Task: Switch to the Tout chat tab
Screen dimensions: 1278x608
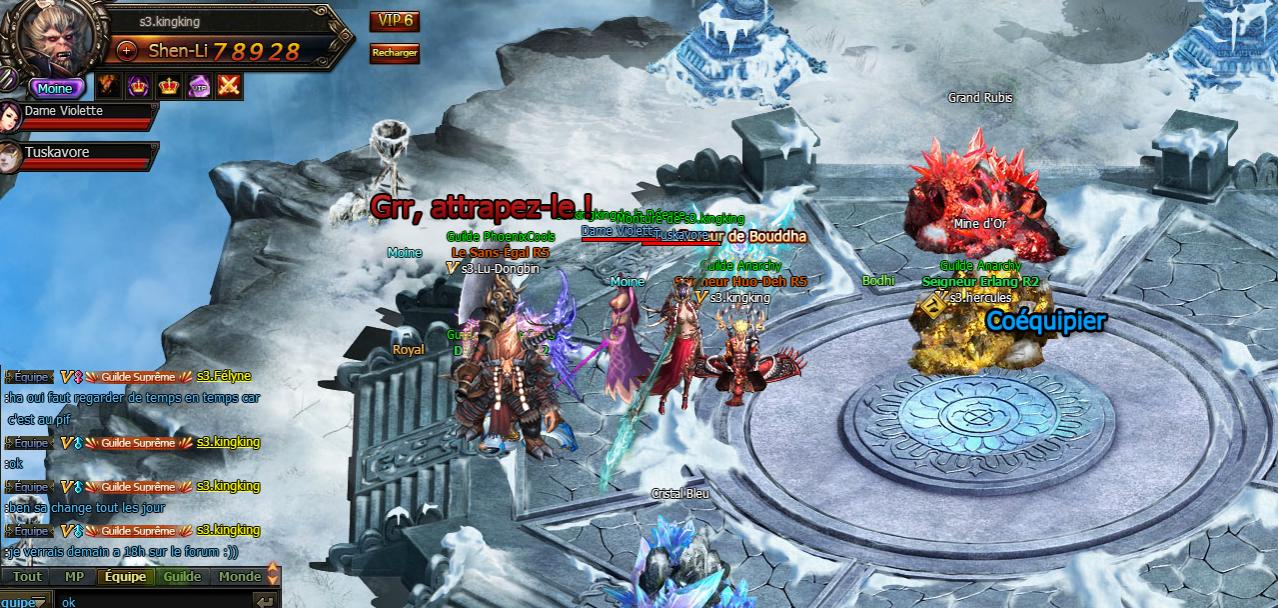Action: click(x=27, y=577)
